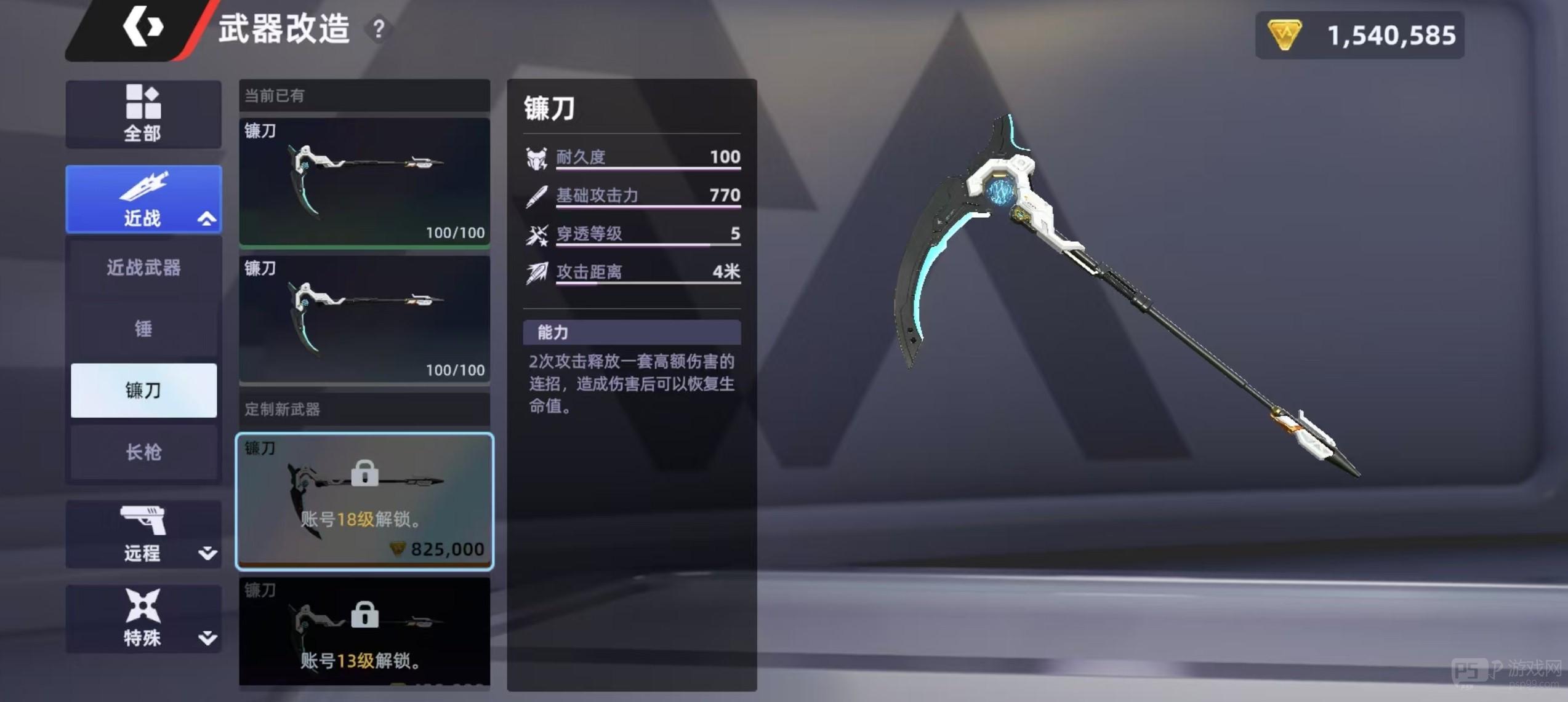The height and width of the screenshot is (702, 1568).
Task: Open the gold currency counter
Action: point(1359,35)
